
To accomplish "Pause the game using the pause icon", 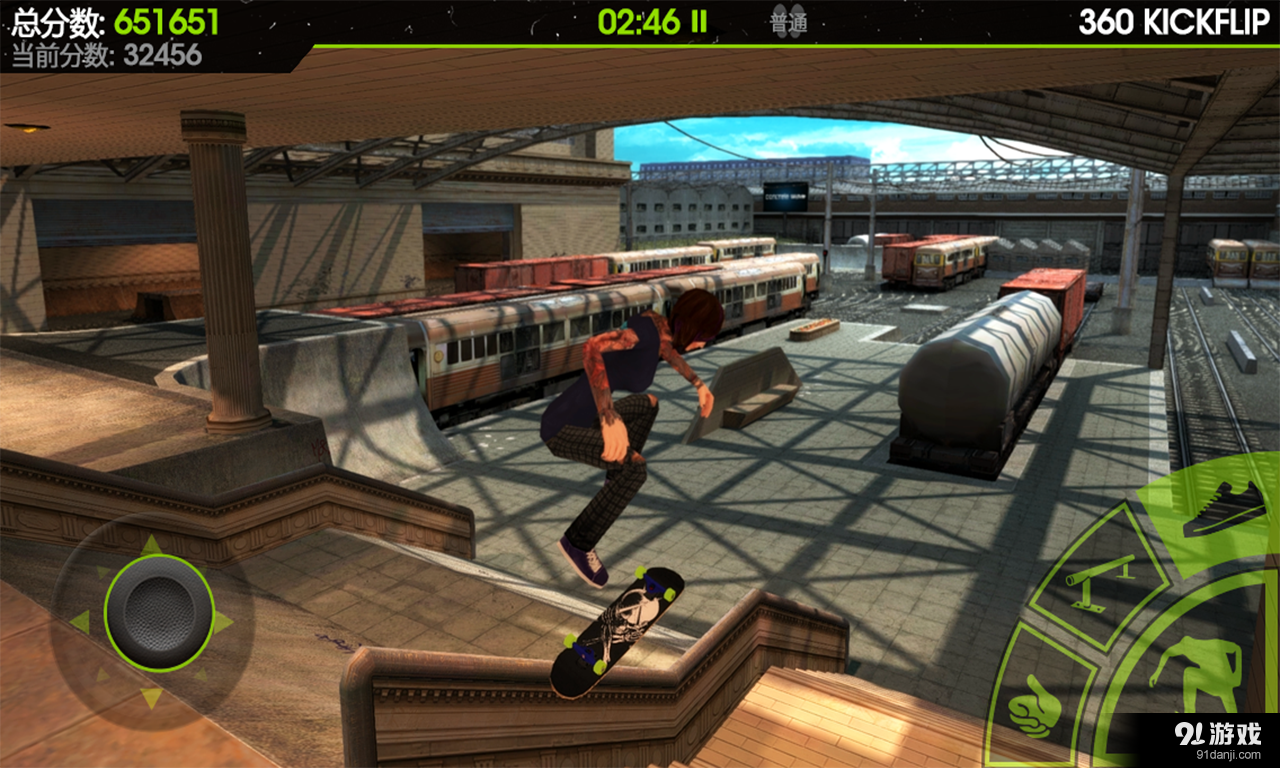I will [x=699, y=22].
